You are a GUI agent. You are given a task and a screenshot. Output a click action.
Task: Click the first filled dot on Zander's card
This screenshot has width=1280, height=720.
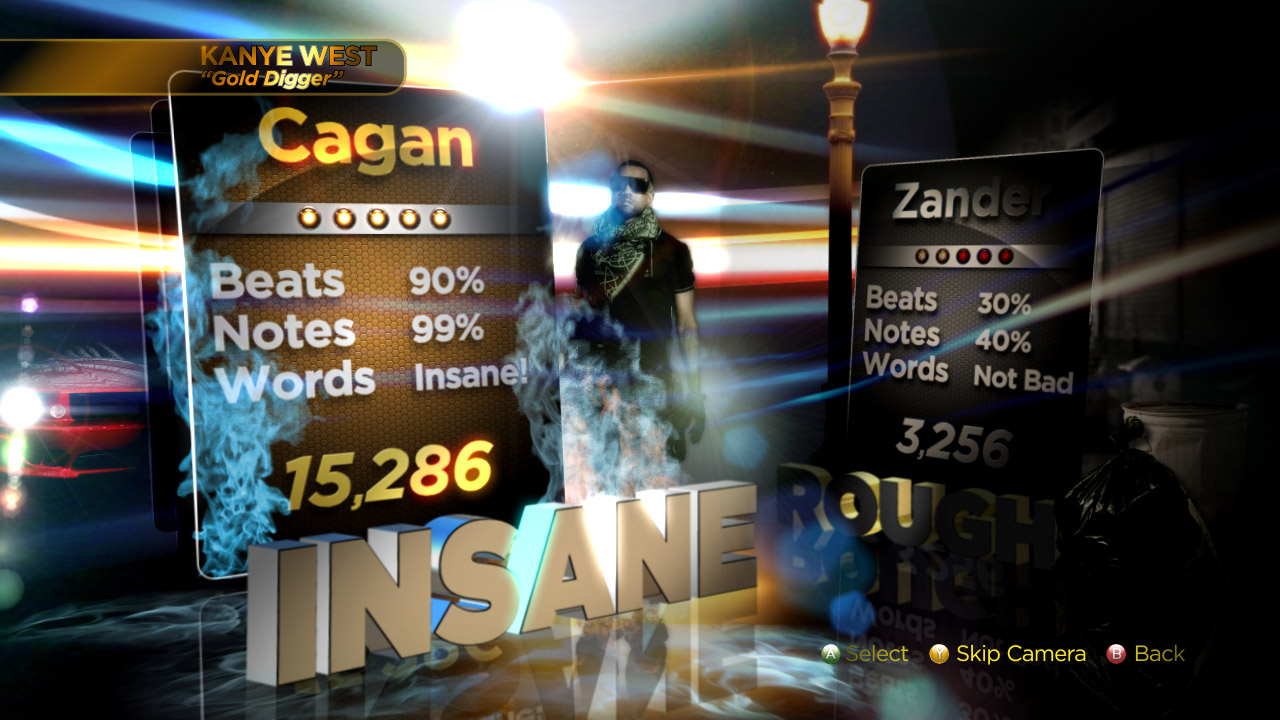tap(922, 256)
